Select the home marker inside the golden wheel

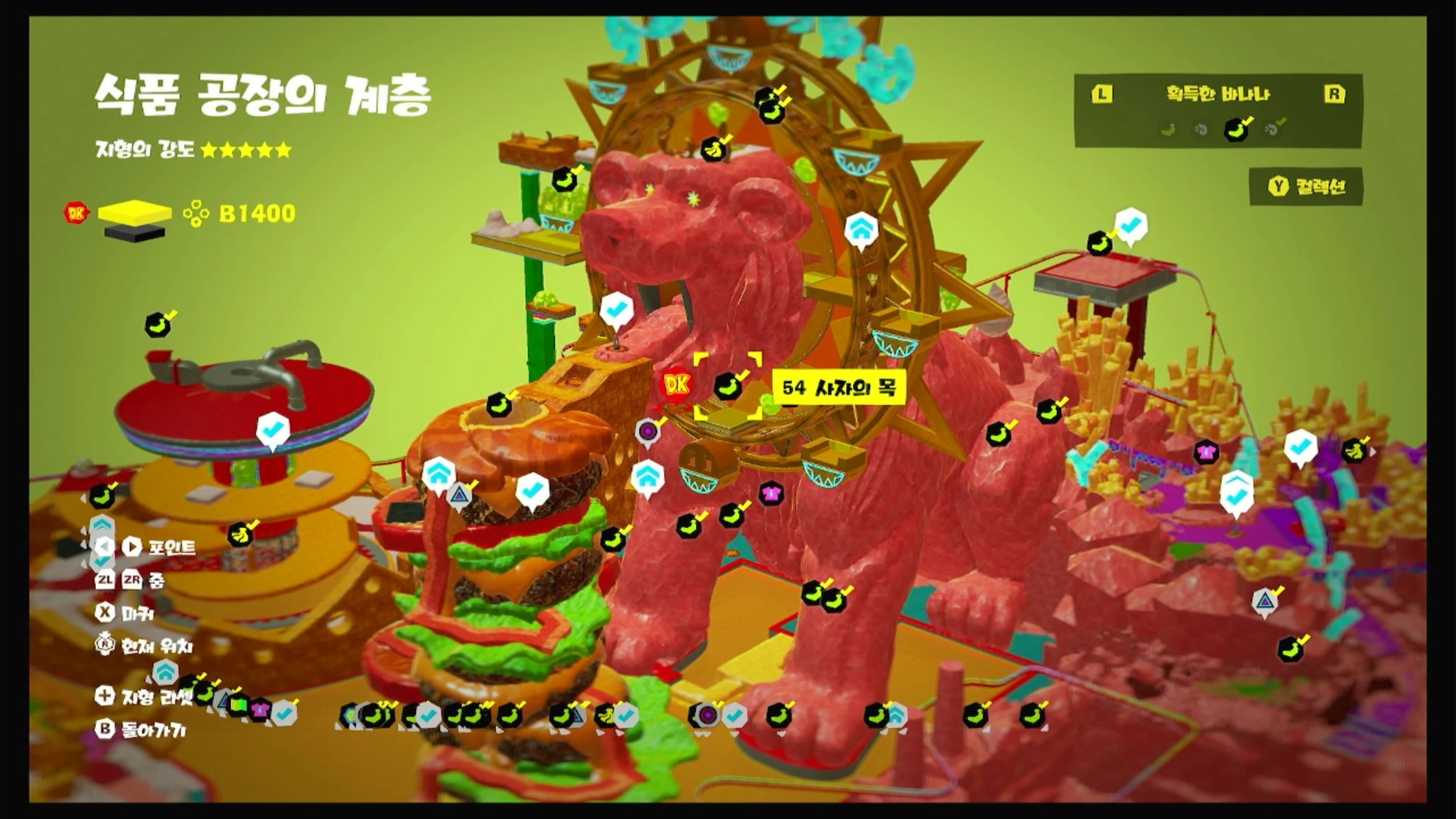coord(861,229)
